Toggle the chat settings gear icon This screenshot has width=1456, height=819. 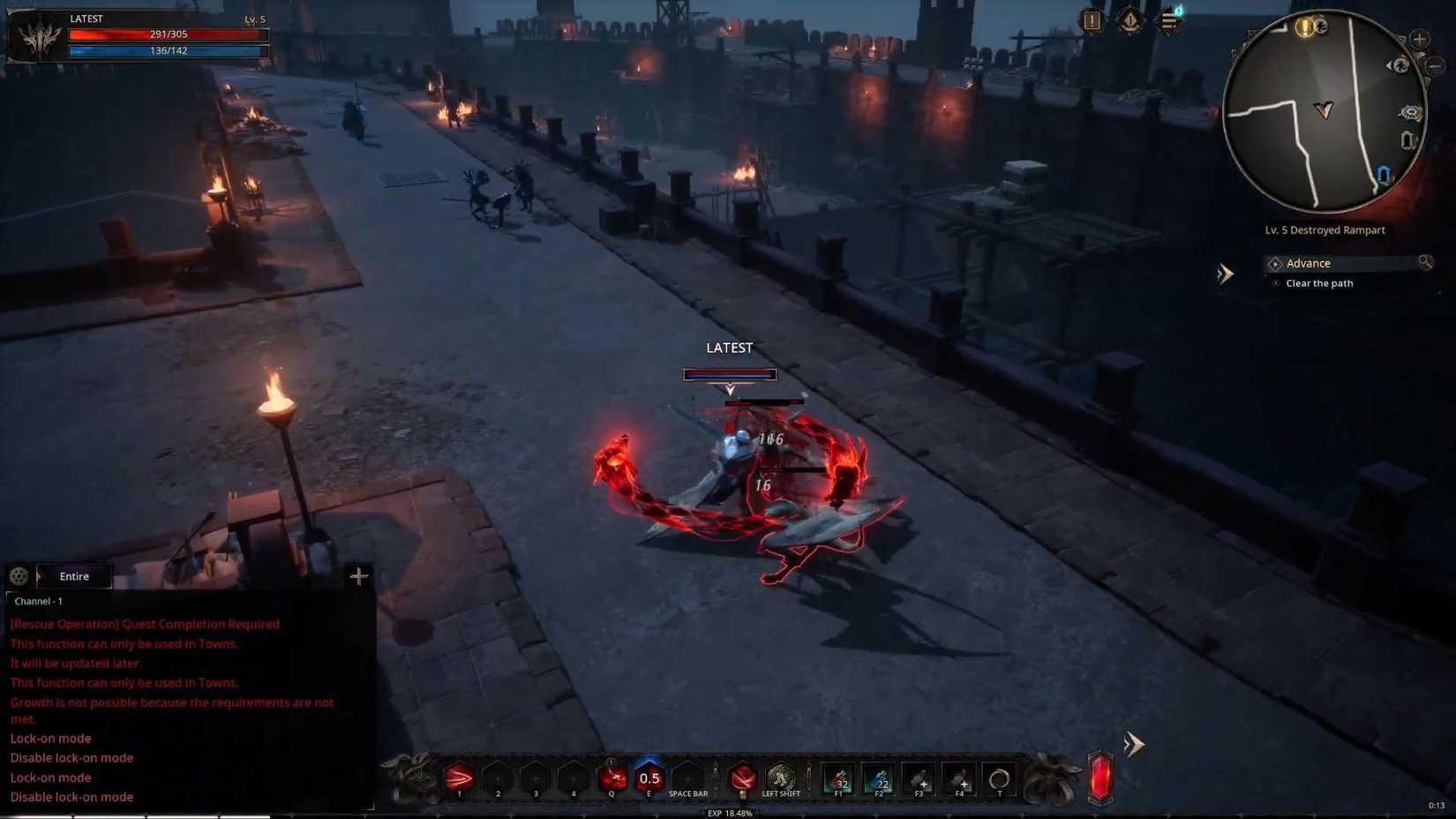(x=19, y=576)
